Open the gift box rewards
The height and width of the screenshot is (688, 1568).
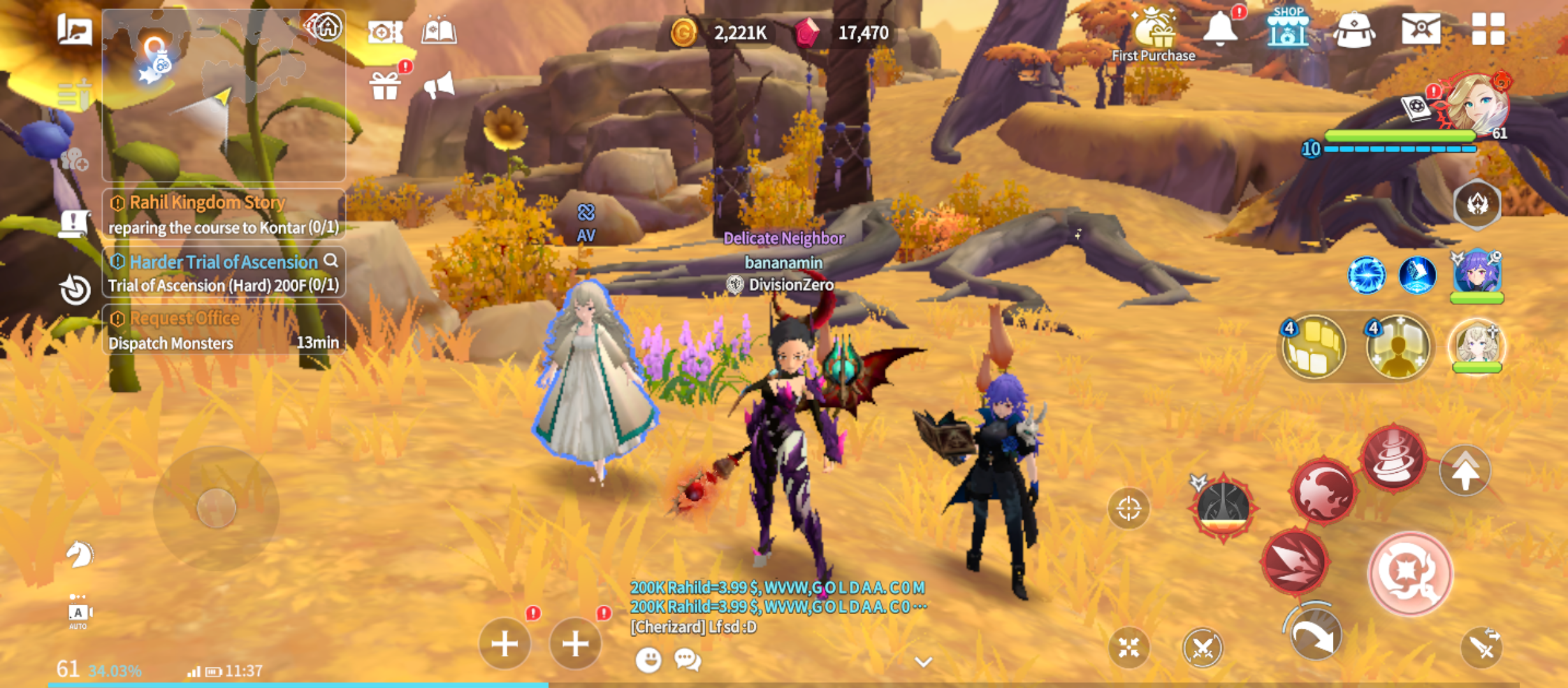coord(385,86)
